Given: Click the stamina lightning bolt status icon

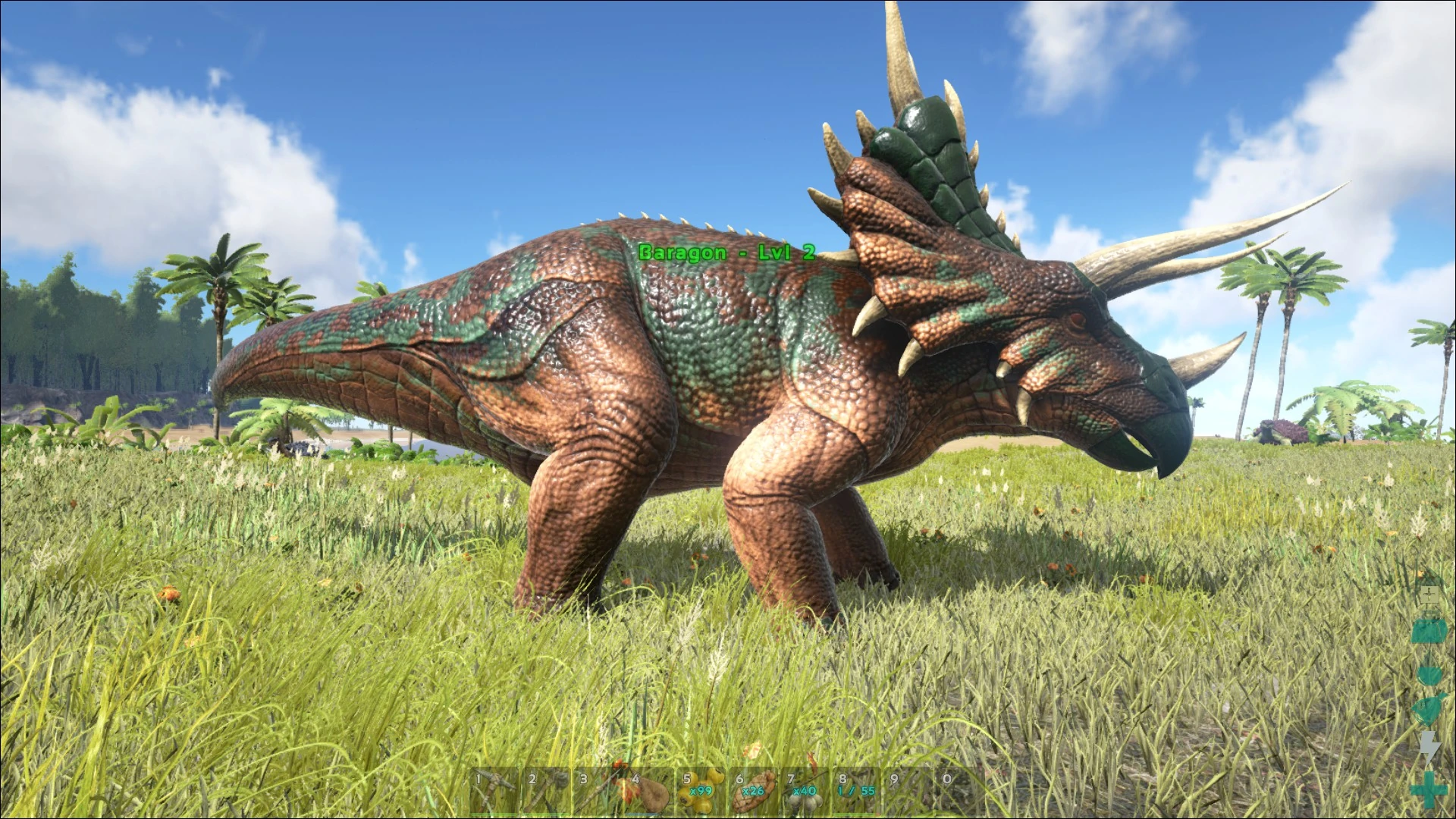Looking at the screenshot, I should click(1430, 745).
